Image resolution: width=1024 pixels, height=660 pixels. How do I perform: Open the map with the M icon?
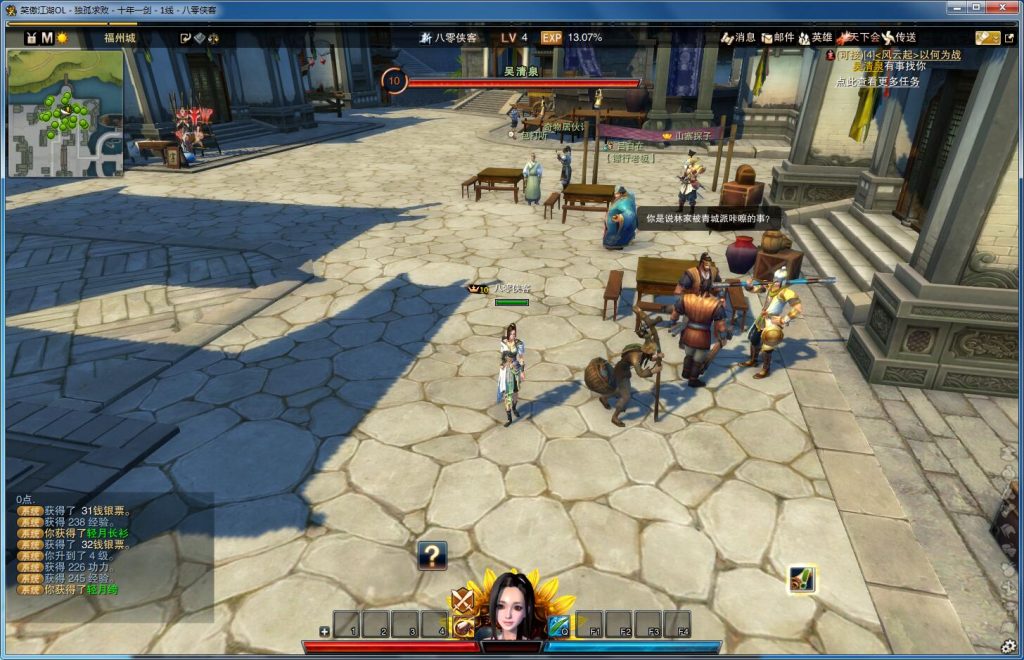[x=47, y=38]
